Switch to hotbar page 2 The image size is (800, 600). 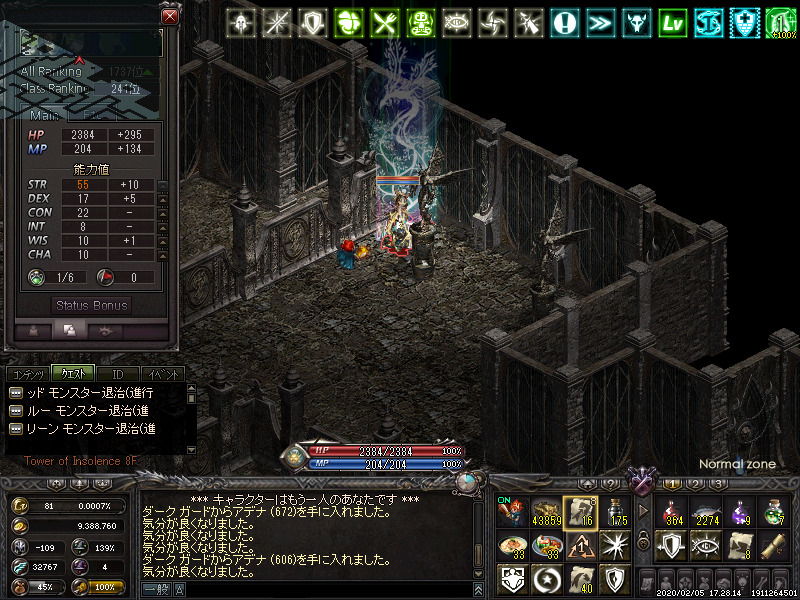tap(695, 484)
